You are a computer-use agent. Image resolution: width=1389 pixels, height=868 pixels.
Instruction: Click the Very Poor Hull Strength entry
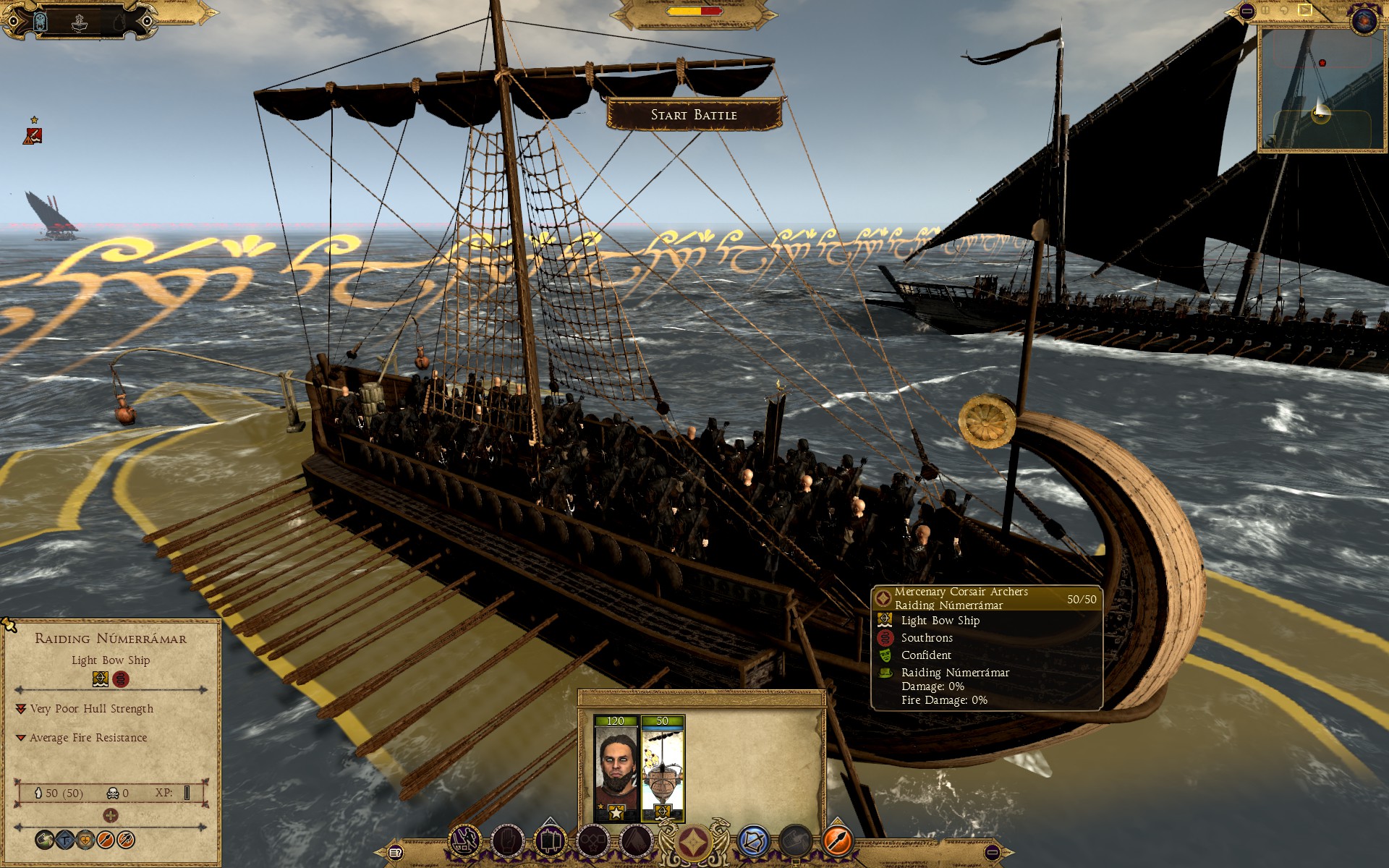tap(91, 709)
